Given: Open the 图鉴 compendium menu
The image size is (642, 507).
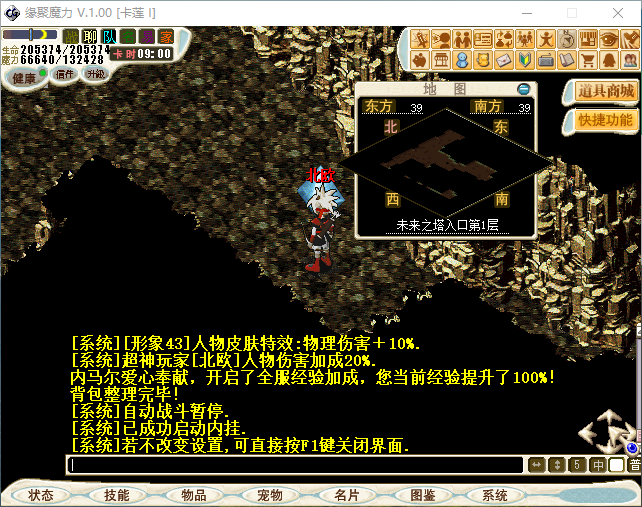Looking at the screenshot, I should 422,495.
